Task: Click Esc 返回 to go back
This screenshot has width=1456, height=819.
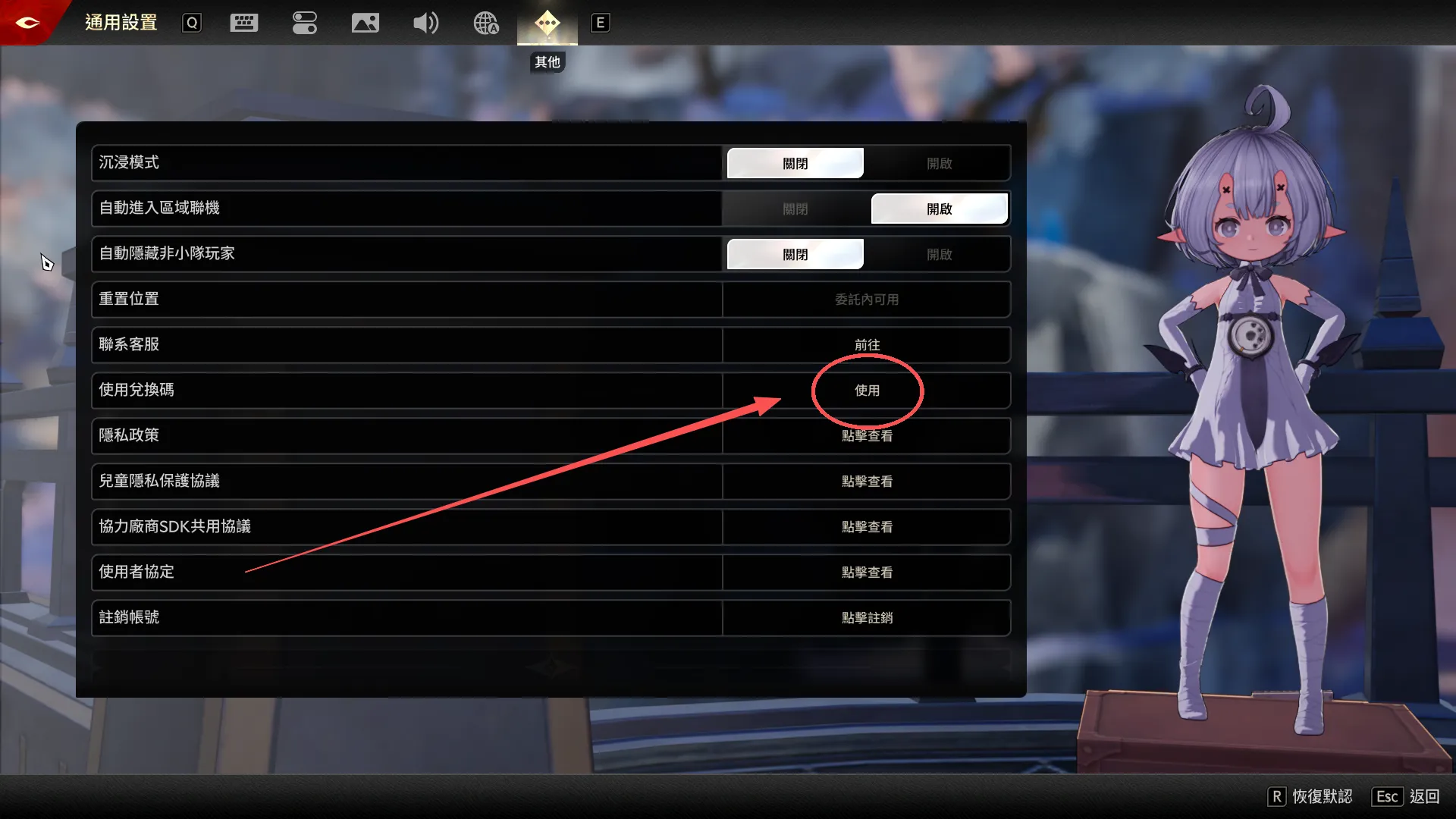Action: tap(1386, 796)
